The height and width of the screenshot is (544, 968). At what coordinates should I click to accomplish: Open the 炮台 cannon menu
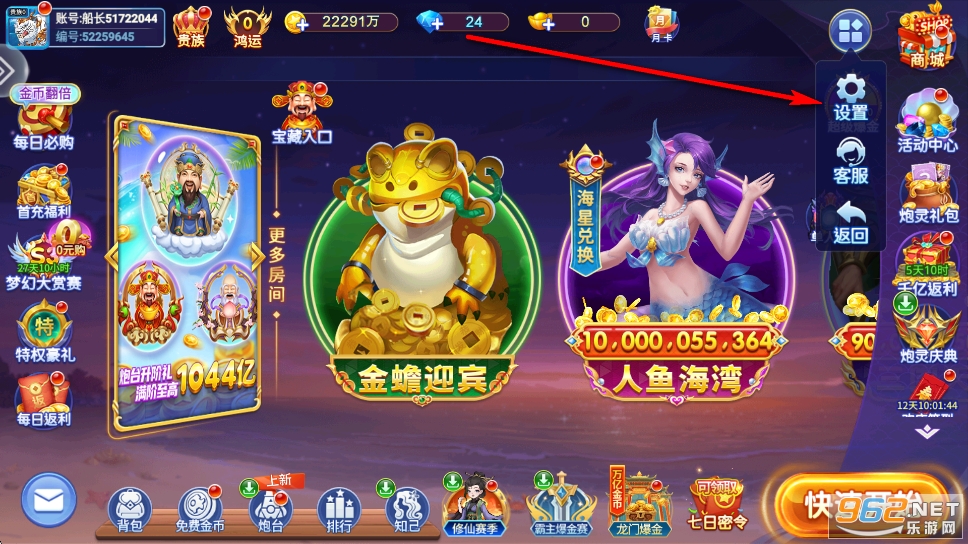point(269,509)
